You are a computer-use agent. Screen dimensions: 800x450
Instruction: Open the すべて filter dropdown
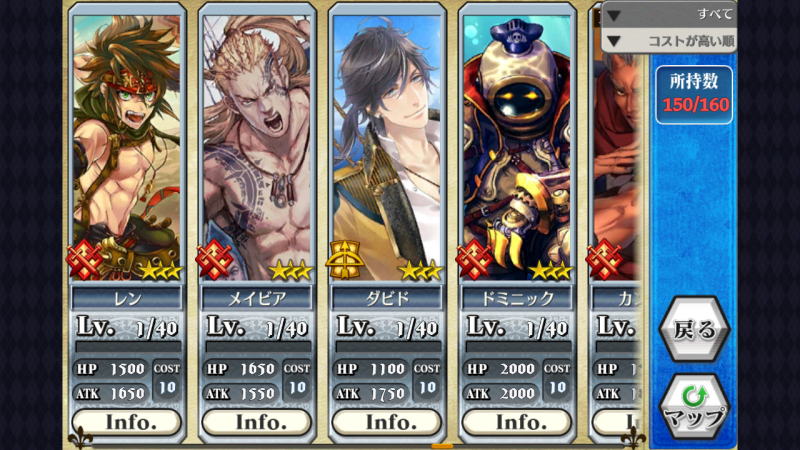670,14
